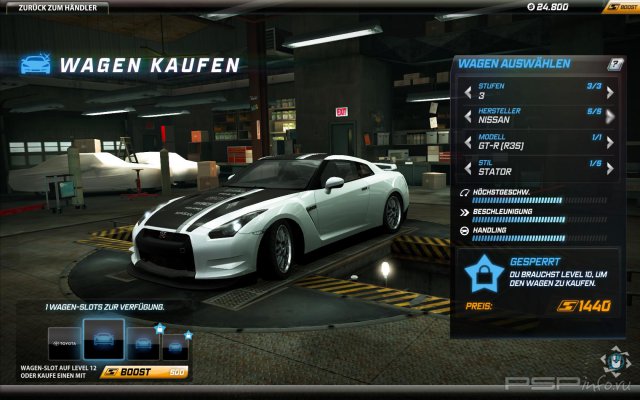Viewport: 640px width, 400px height.
Task: Select next Stufen value
Action: [610, 92]
